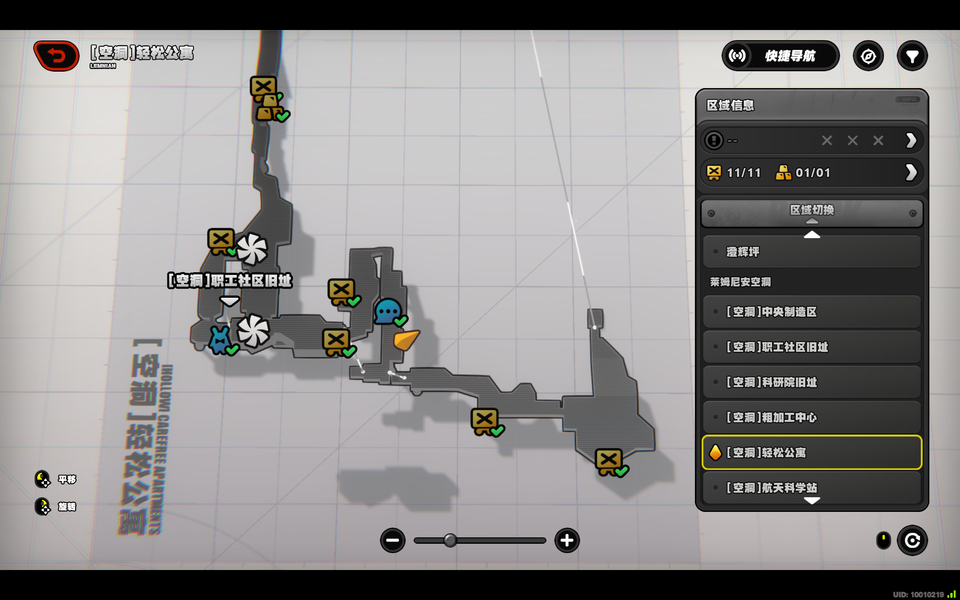Switch to [空洞]粗加工中心 area
The image size is (960, 600).
click(x=811, y=417)
